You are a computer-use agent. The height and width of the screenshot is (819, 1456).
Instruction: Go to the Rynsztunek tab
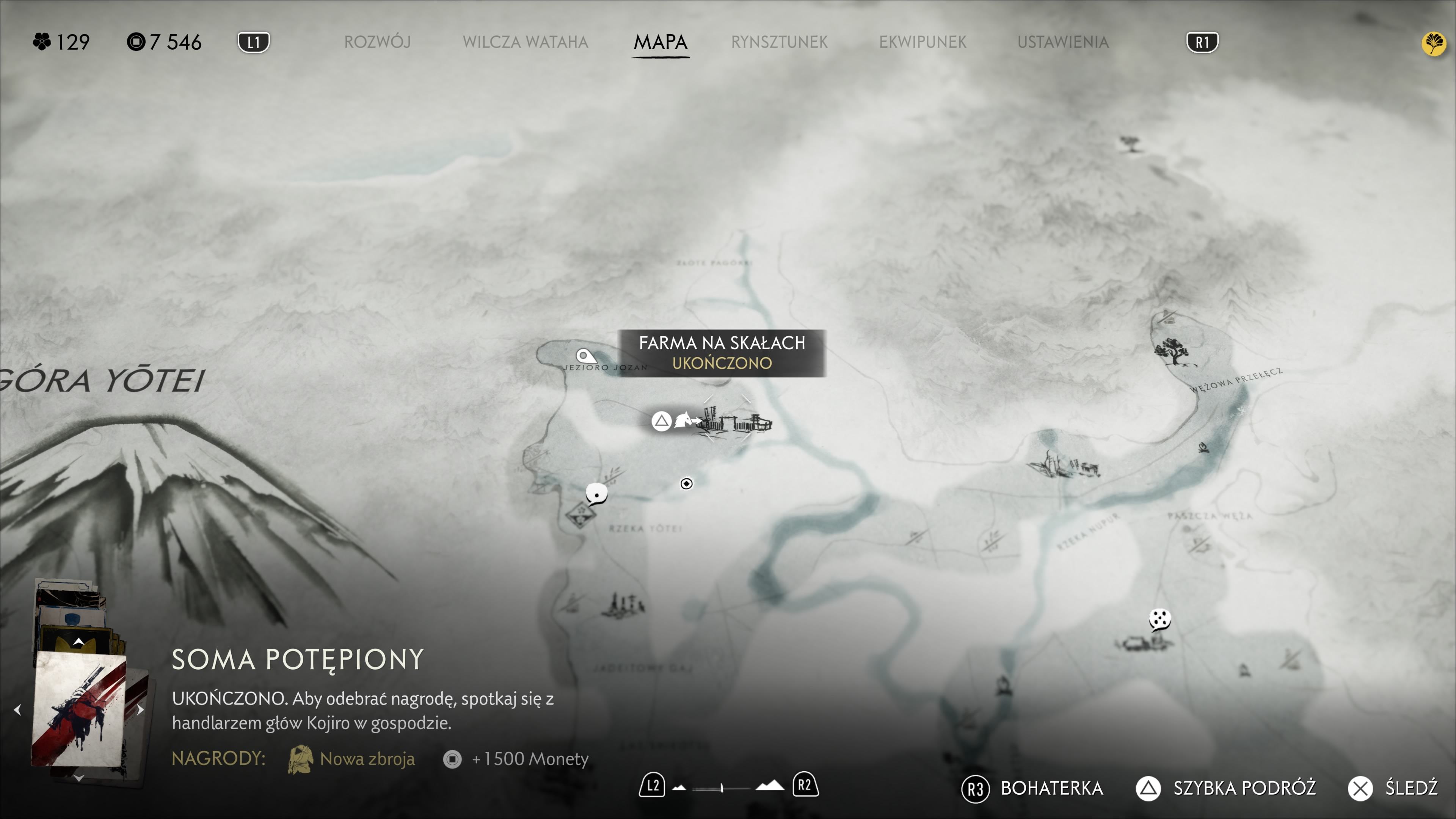click(779, 42)
